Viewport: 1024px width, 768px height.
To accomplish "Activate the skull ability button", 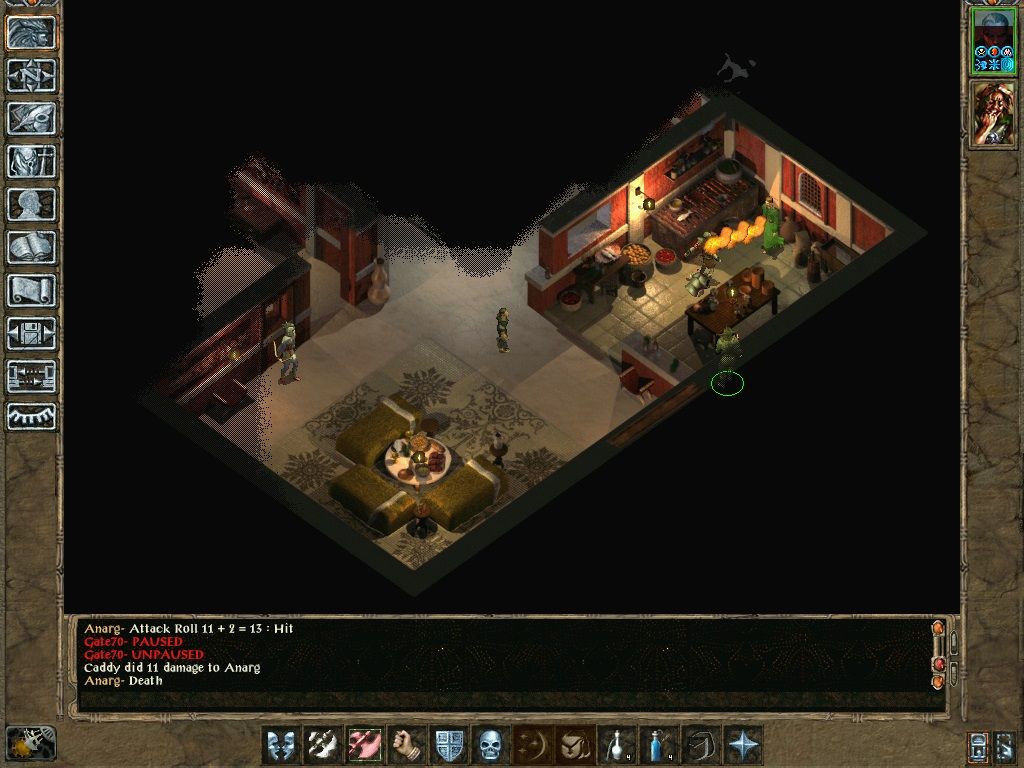I will (x=490, y=745).
